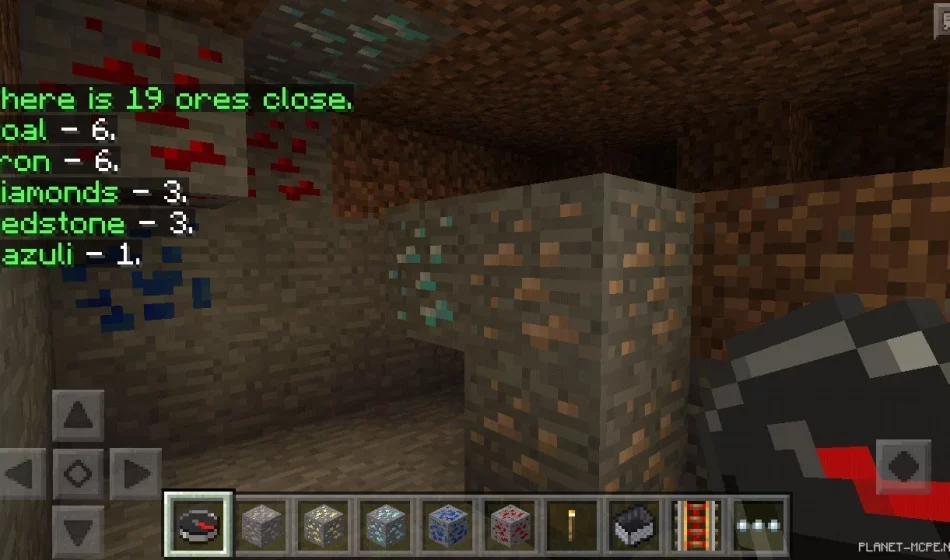Select the plain gray ore block slot

(262, 525)
